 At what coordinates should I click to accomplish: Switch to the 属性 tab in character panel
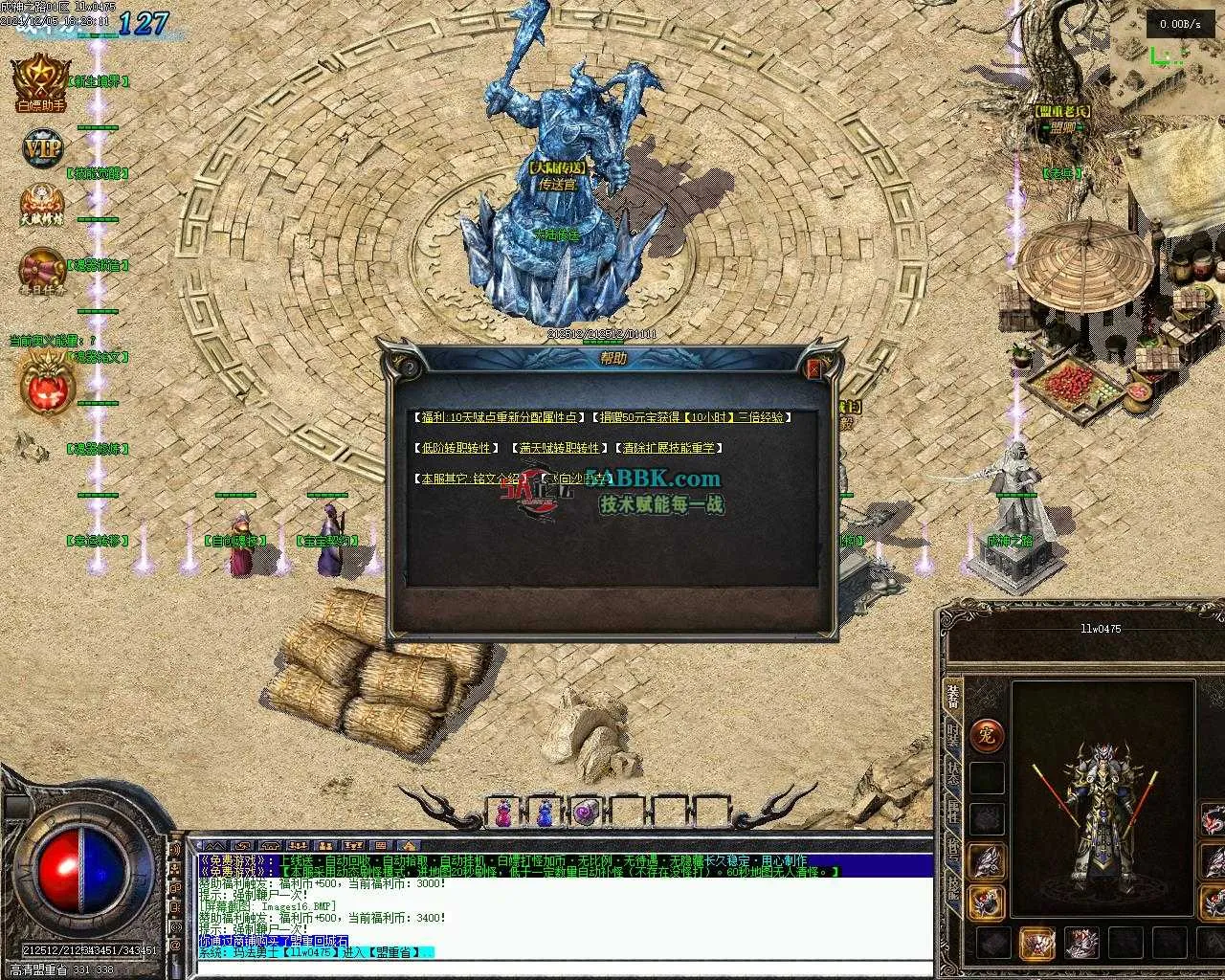(x=953, y=813)
